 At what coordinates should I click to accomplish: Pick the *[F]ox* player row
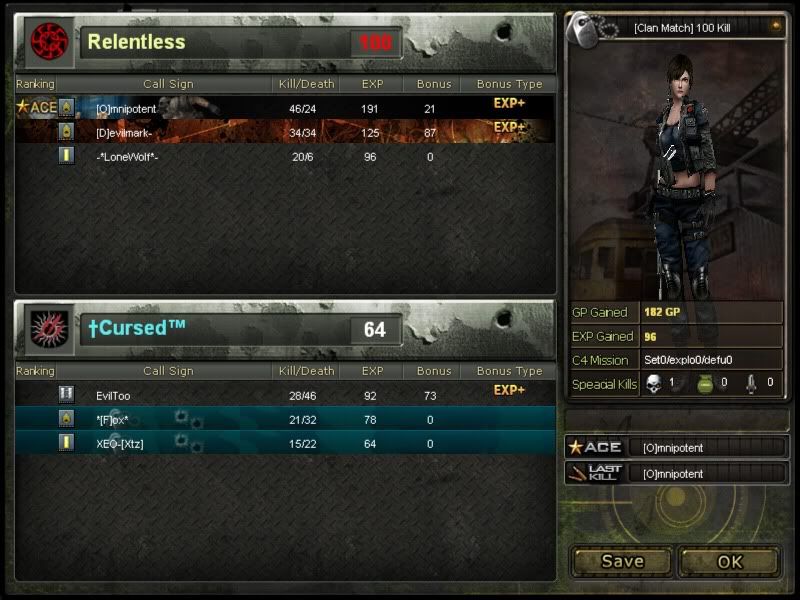(x=285, y=419)
